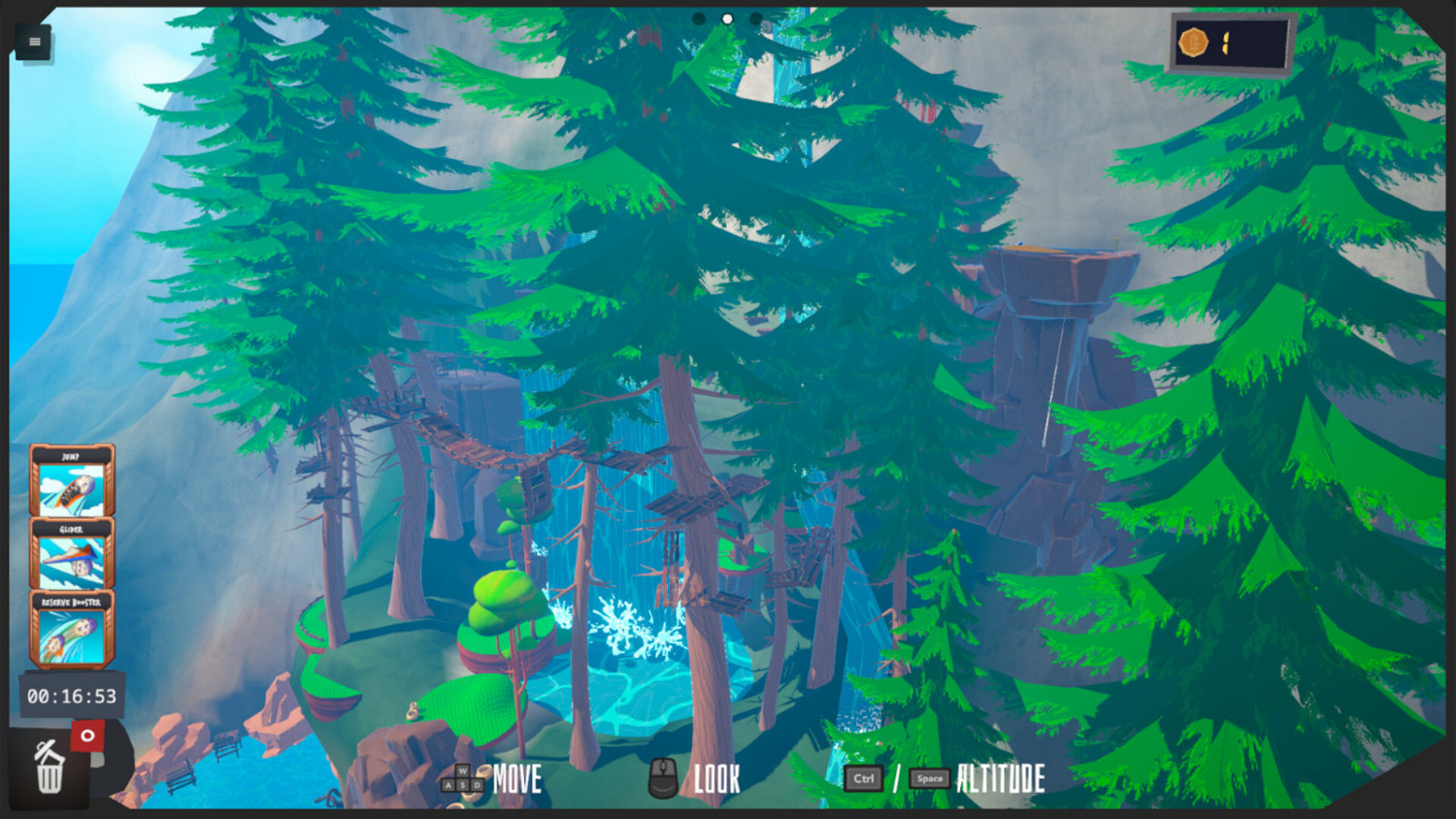Click the Jump card title banner
This screenshot has height=819, width=1456.
(x=72, y=456)
